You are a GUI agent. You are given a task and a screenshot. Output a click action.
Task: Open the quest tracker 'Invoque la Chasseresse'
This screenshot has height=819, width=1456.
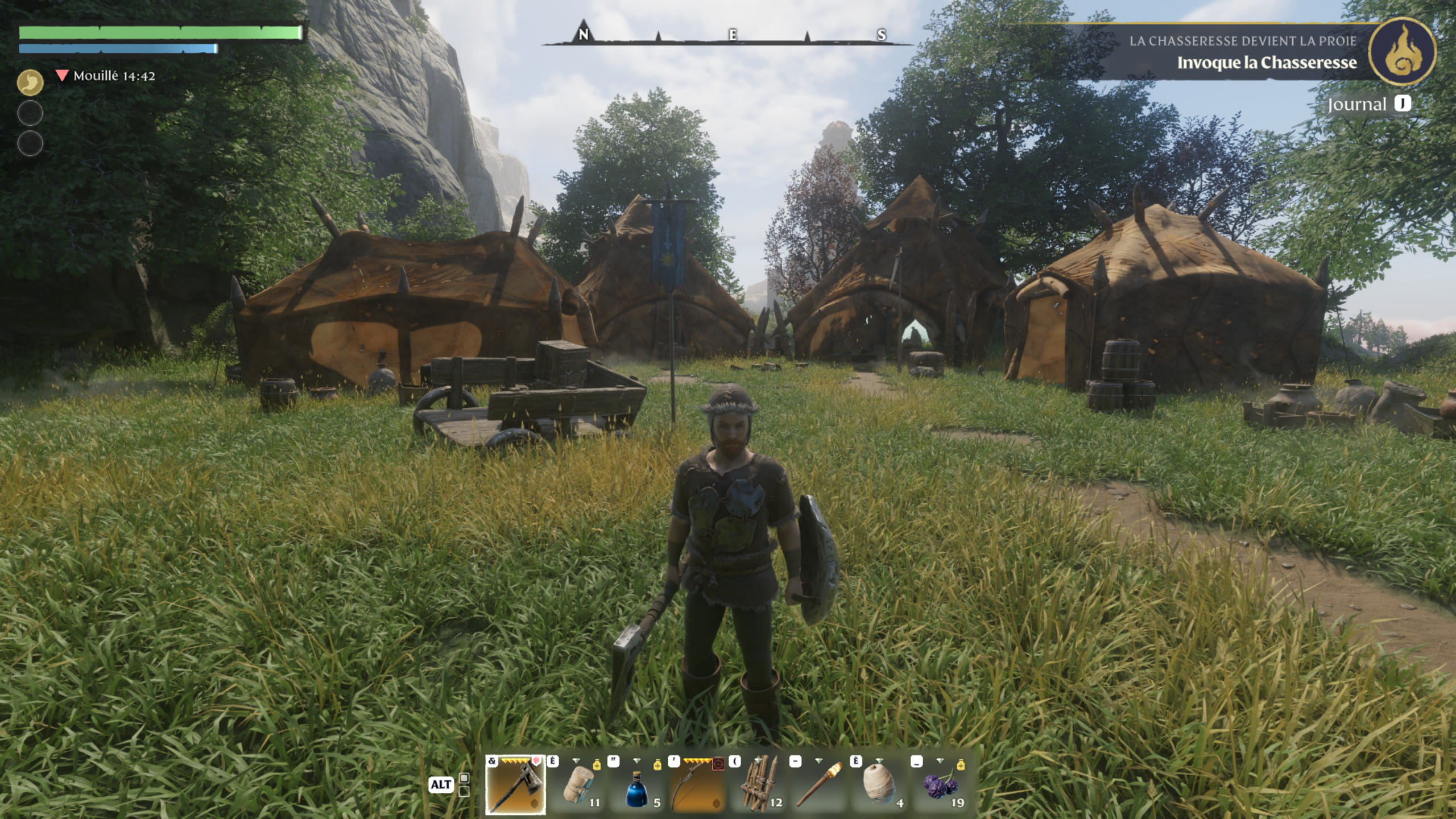pos(1266,63)
